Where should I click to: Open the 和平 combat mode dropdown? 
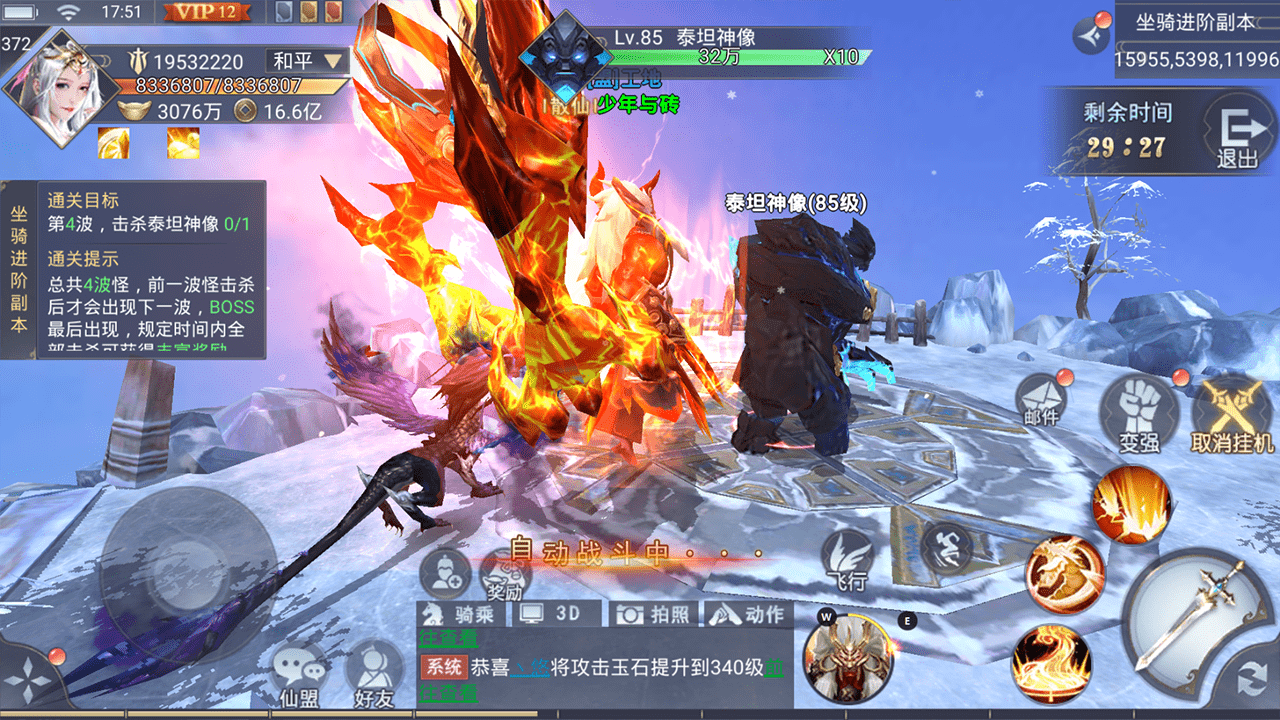click(308, 61)
